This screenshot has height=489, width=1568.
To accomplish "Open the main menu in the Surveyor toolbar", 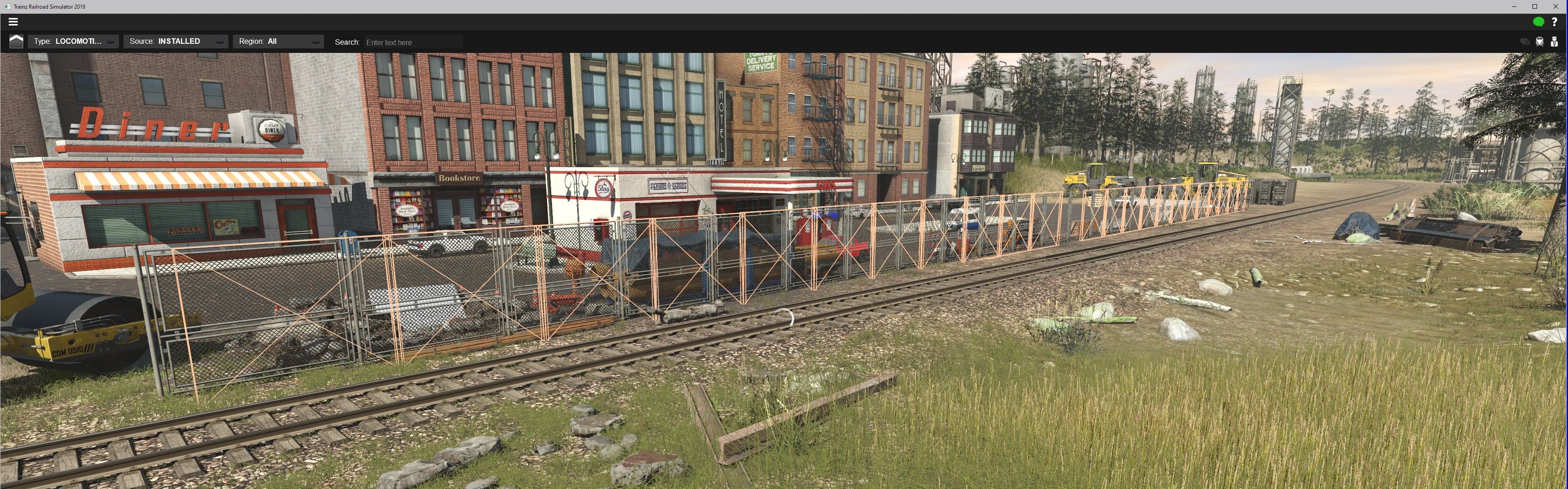I will (x=13, y=21).
